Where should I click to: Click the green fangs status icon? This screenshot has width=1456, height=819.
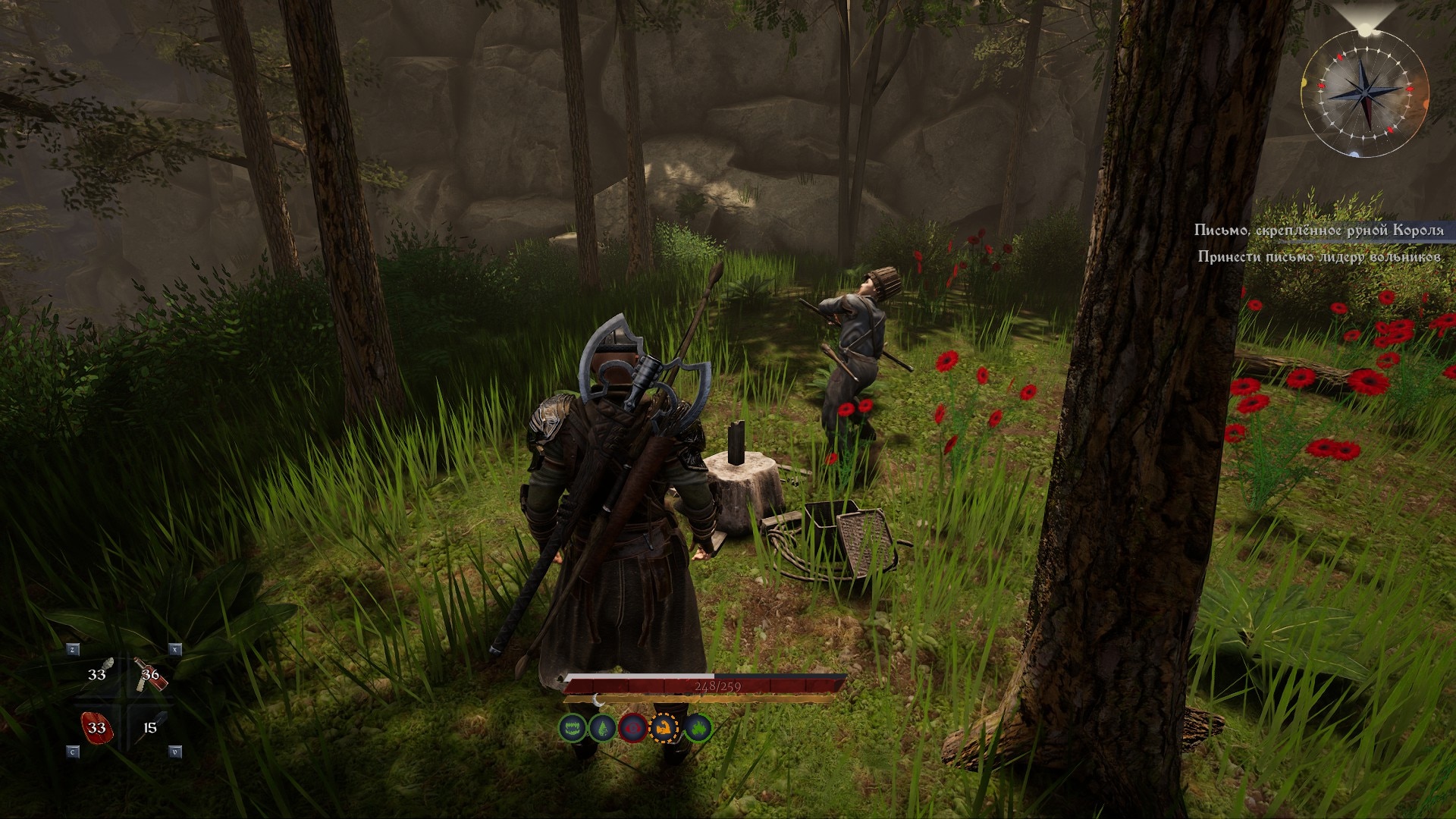click(x=573, y=729)
